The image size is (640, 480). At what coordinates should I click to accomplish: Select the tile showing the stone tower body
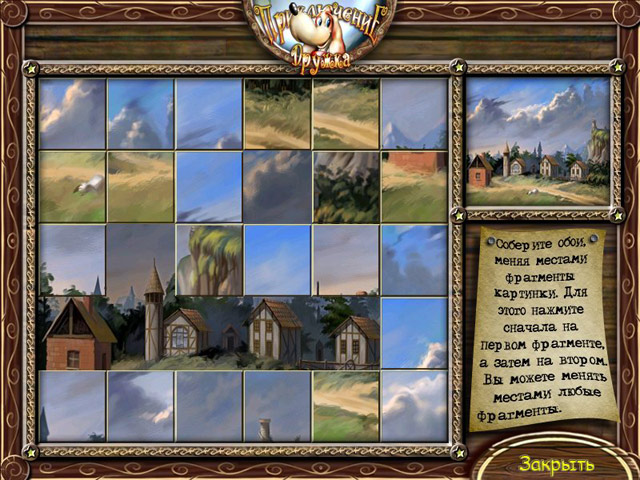[x=141, y=332]
